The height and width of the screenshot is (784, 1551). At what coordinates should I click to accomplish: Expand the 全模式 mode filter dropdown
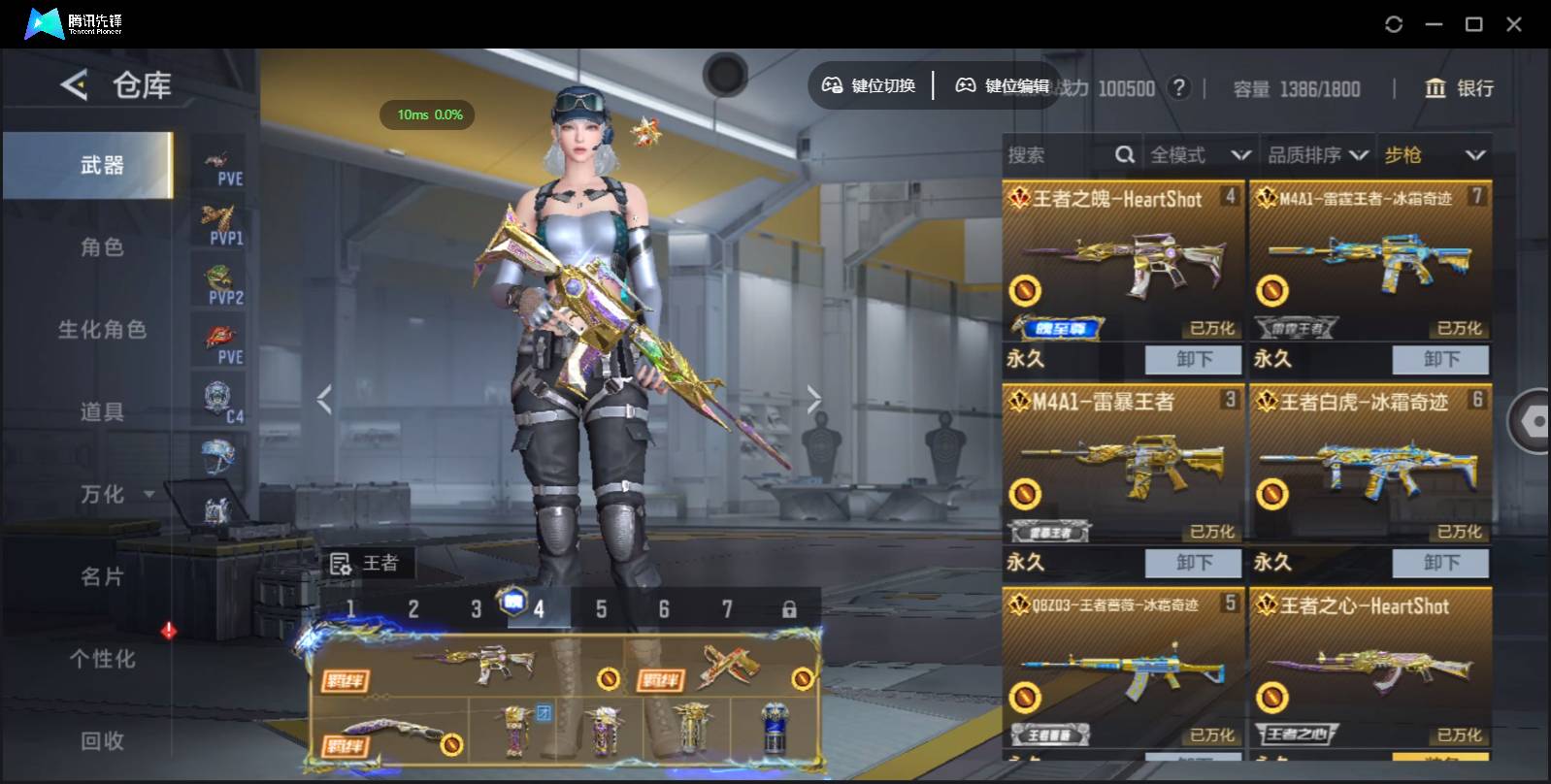pyautogui.click(x=1200, y=155)
